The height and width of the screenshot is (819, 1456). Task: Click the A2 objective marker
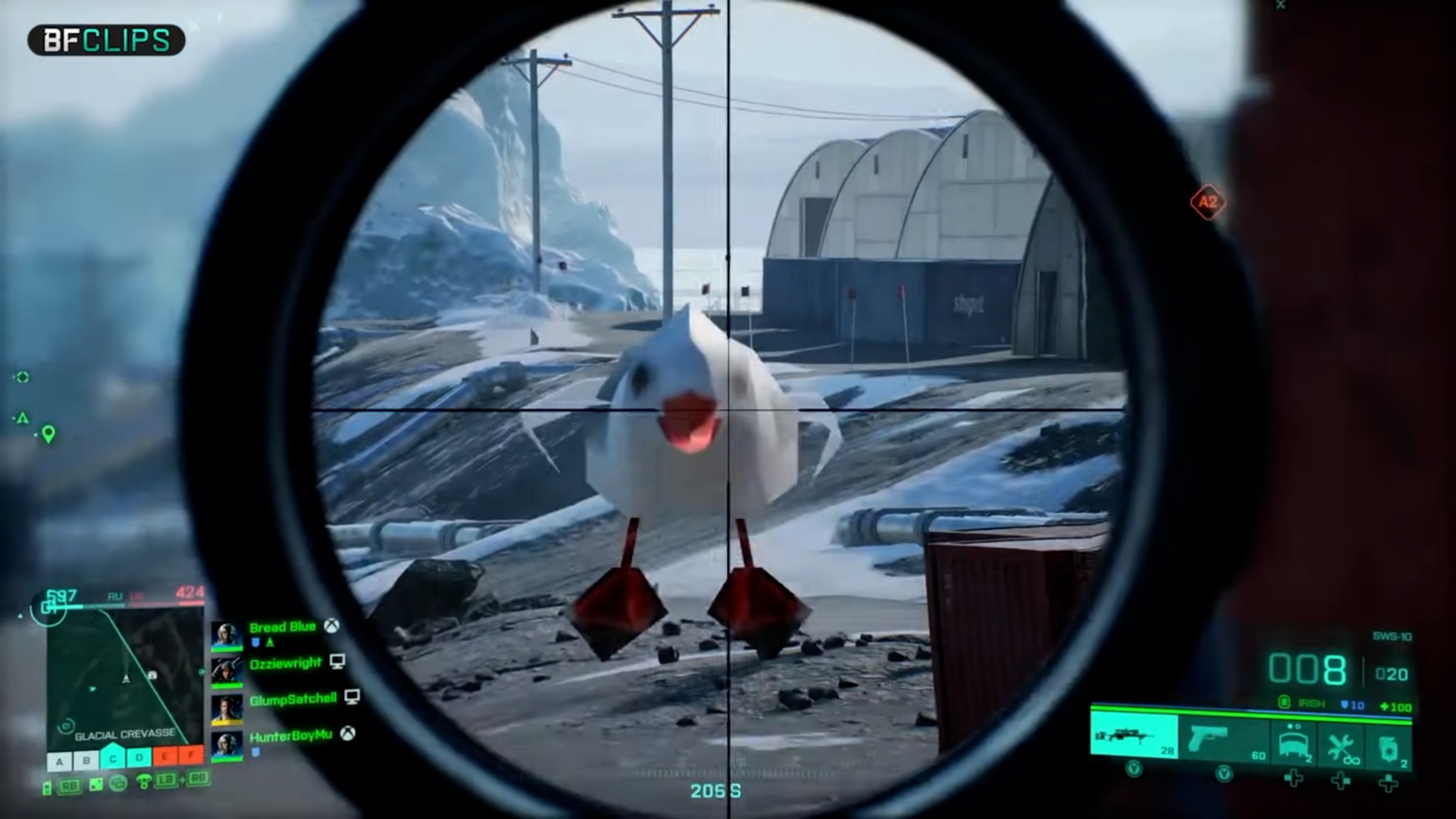[1208, 202]
